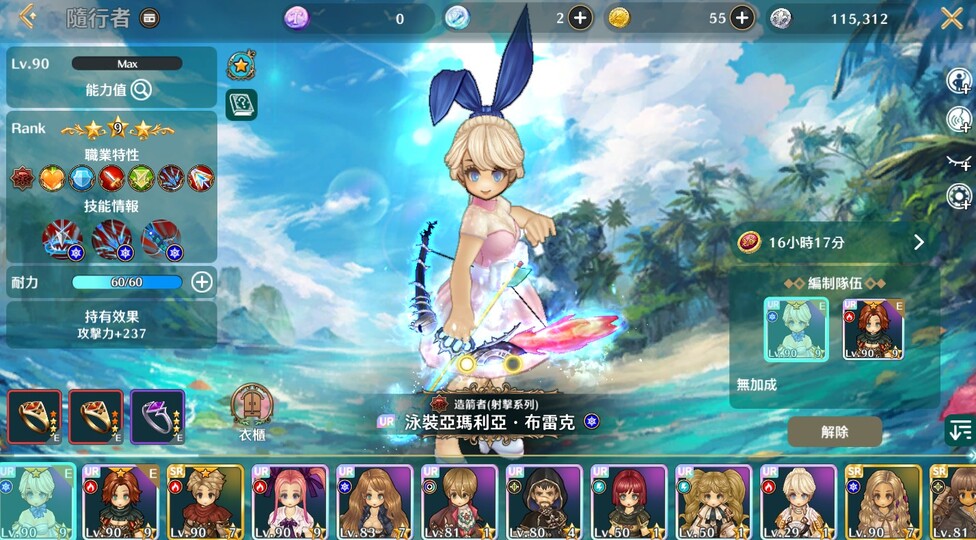The image size is (976, 540).
Task: Click the X icon in the top-right corner
Action: click(x=951, y=17)
